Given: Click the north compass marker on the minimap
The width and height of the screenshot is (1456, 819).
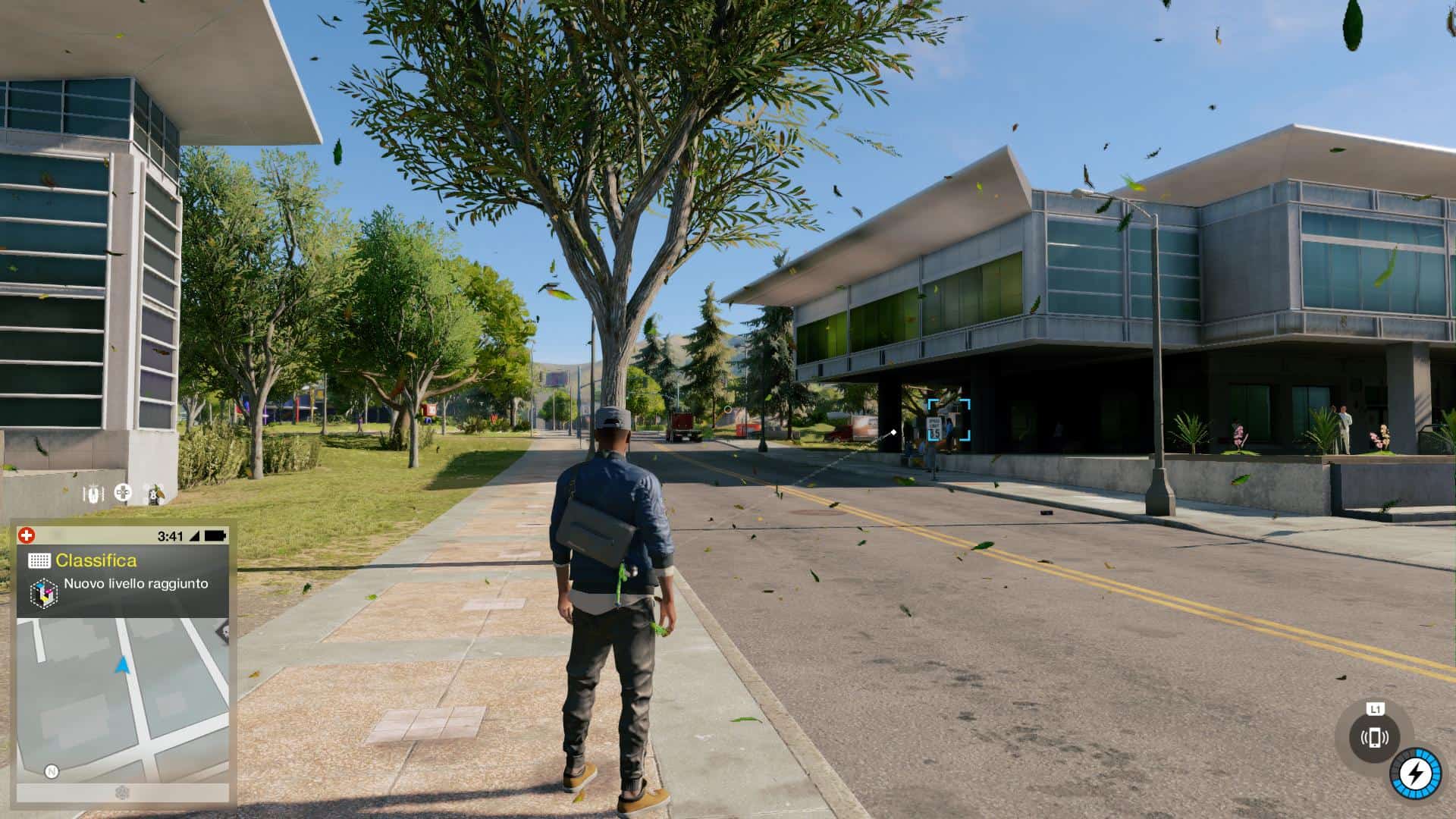Looking at the screenshot, I should pos(52,771).
